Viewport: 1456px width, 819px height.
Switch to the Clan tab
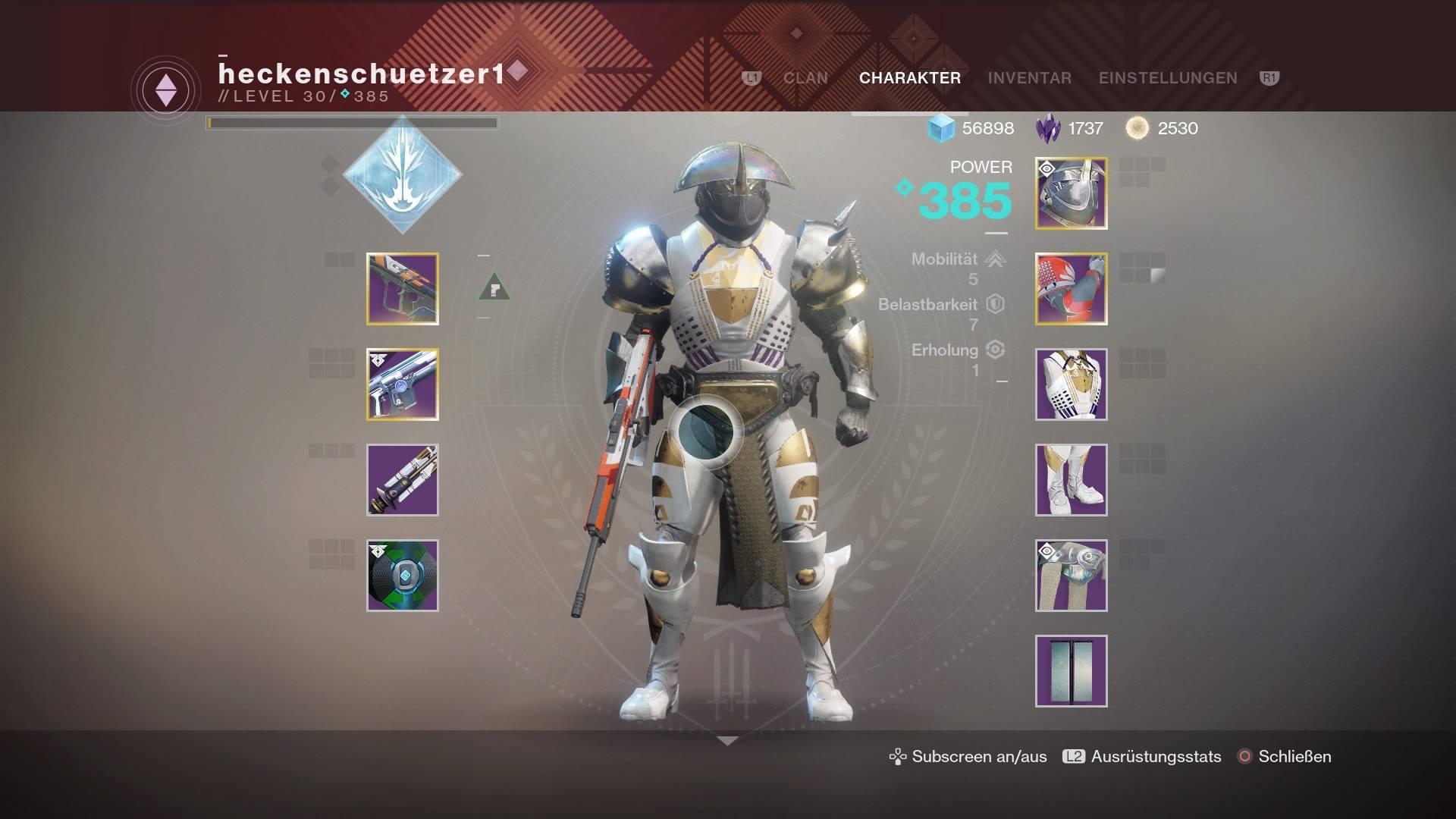coord(805,78)
